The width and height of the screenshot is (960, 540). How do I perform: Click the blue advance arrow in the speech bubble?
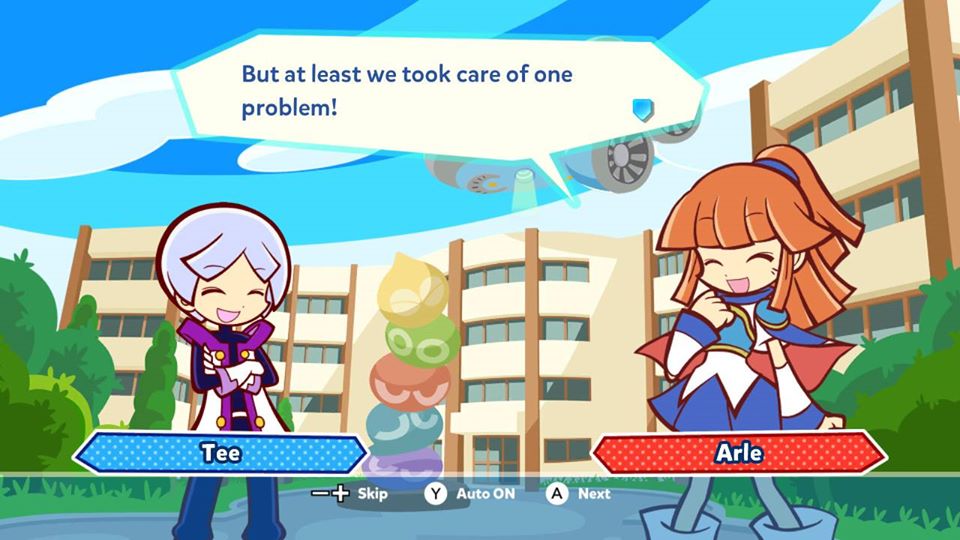(x=642, y=108)
